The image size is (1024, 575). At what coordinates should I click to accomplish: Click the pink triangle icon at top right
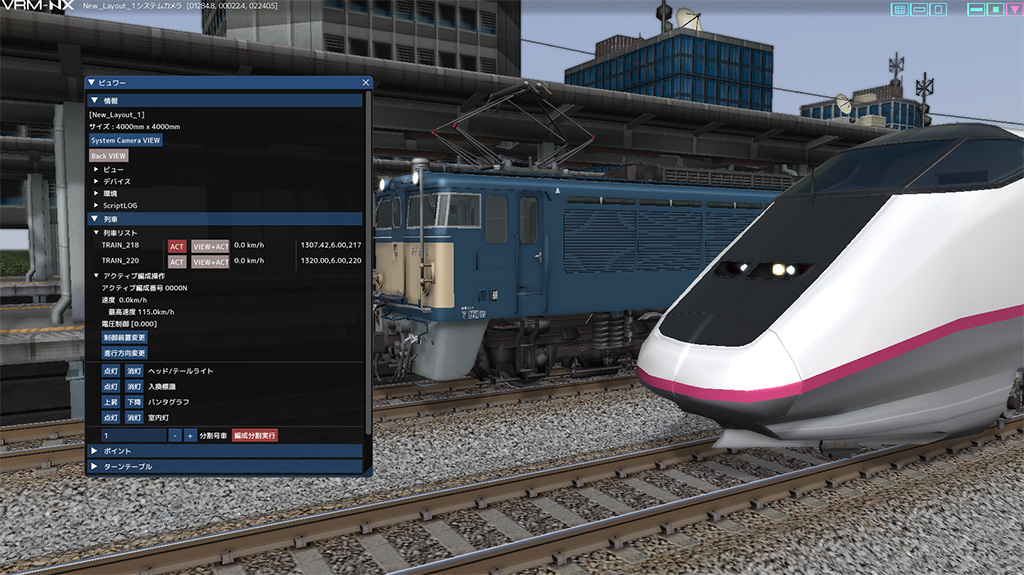point(1013,9)
